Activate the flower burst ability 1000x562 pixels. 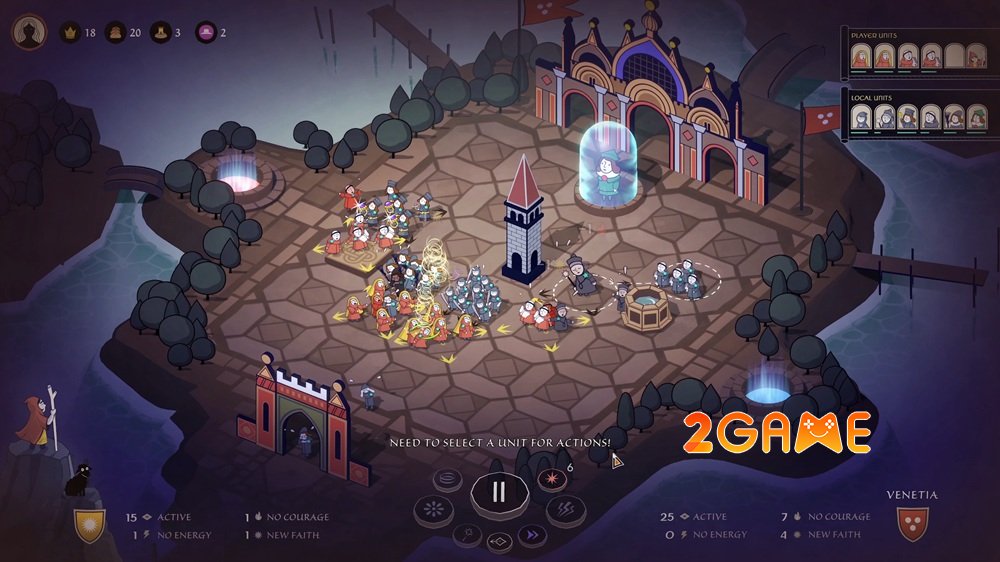[434, 509]
